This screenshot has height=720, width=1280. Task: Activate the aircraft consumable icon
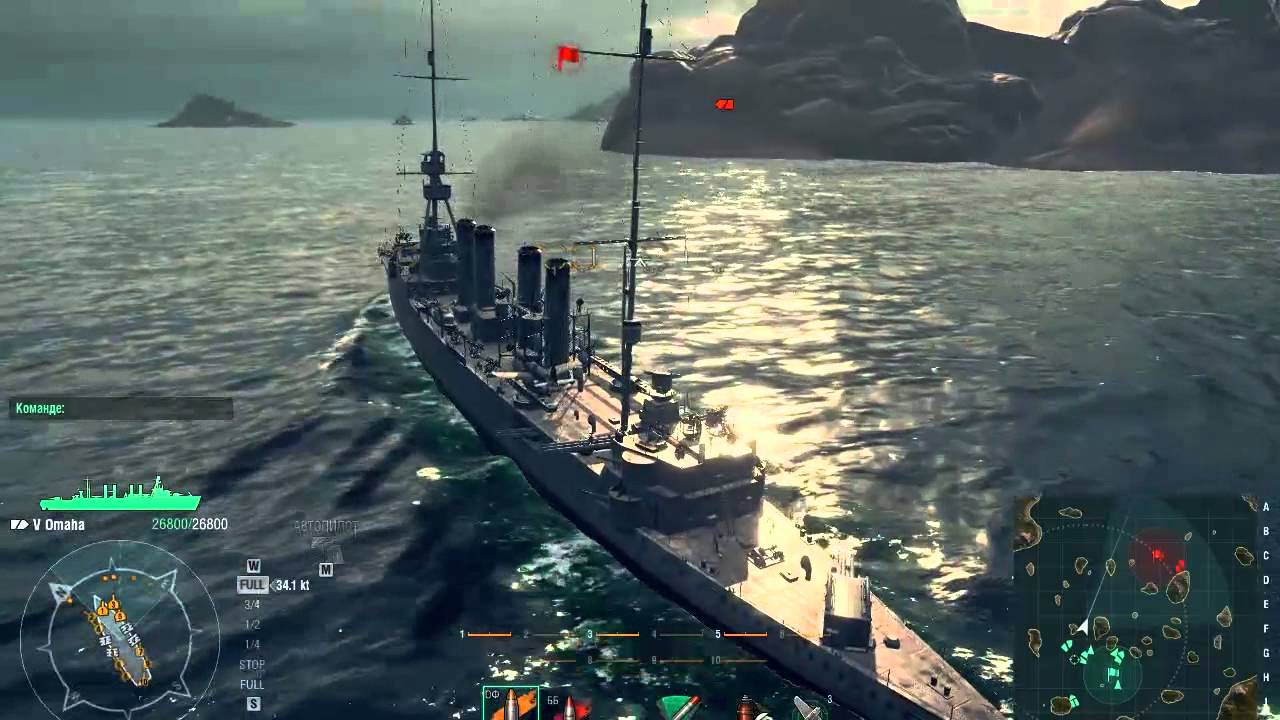coord(807,707)
